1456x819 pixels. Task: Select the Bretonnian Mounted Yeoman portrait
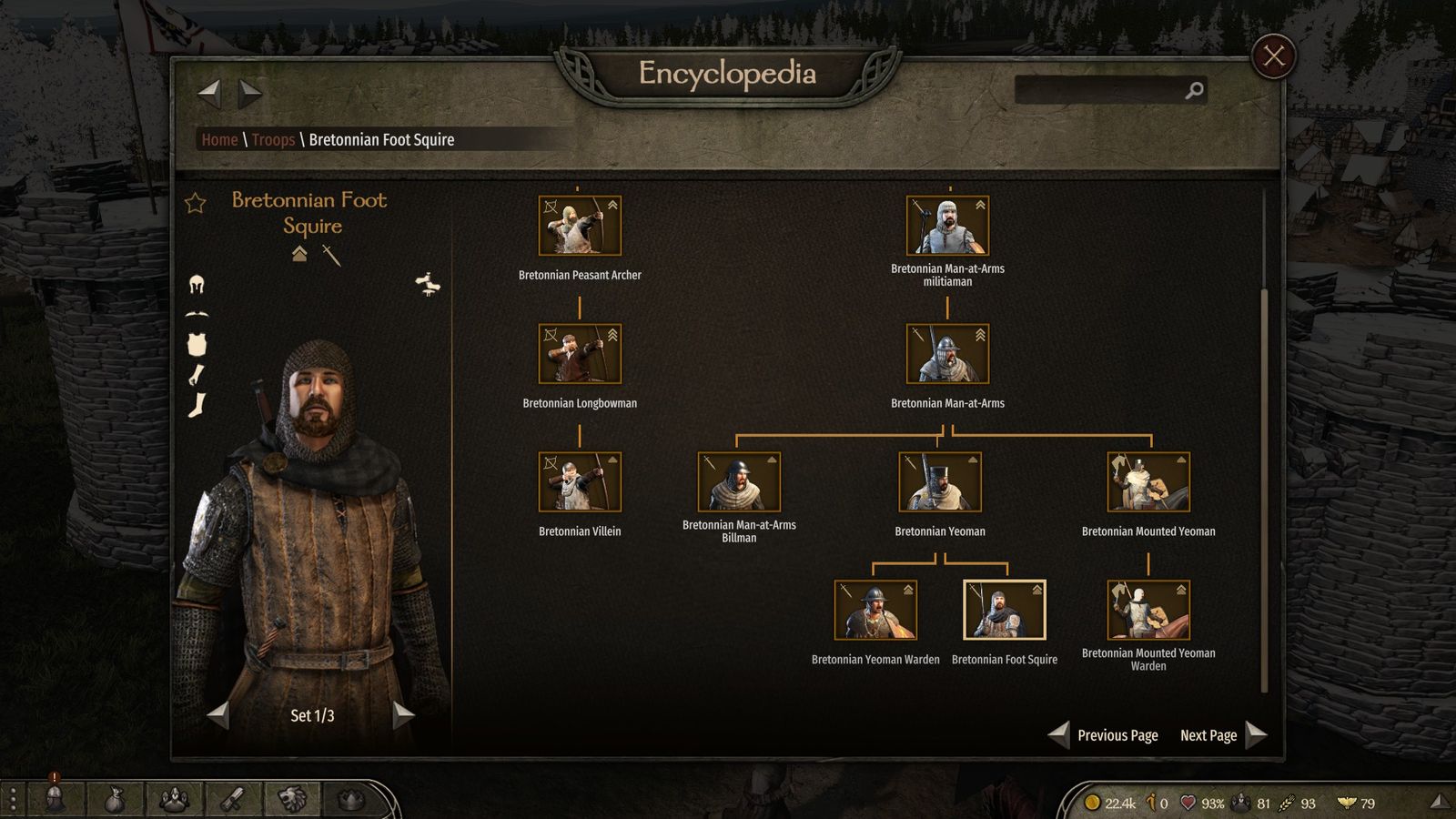click(1148, 482)
